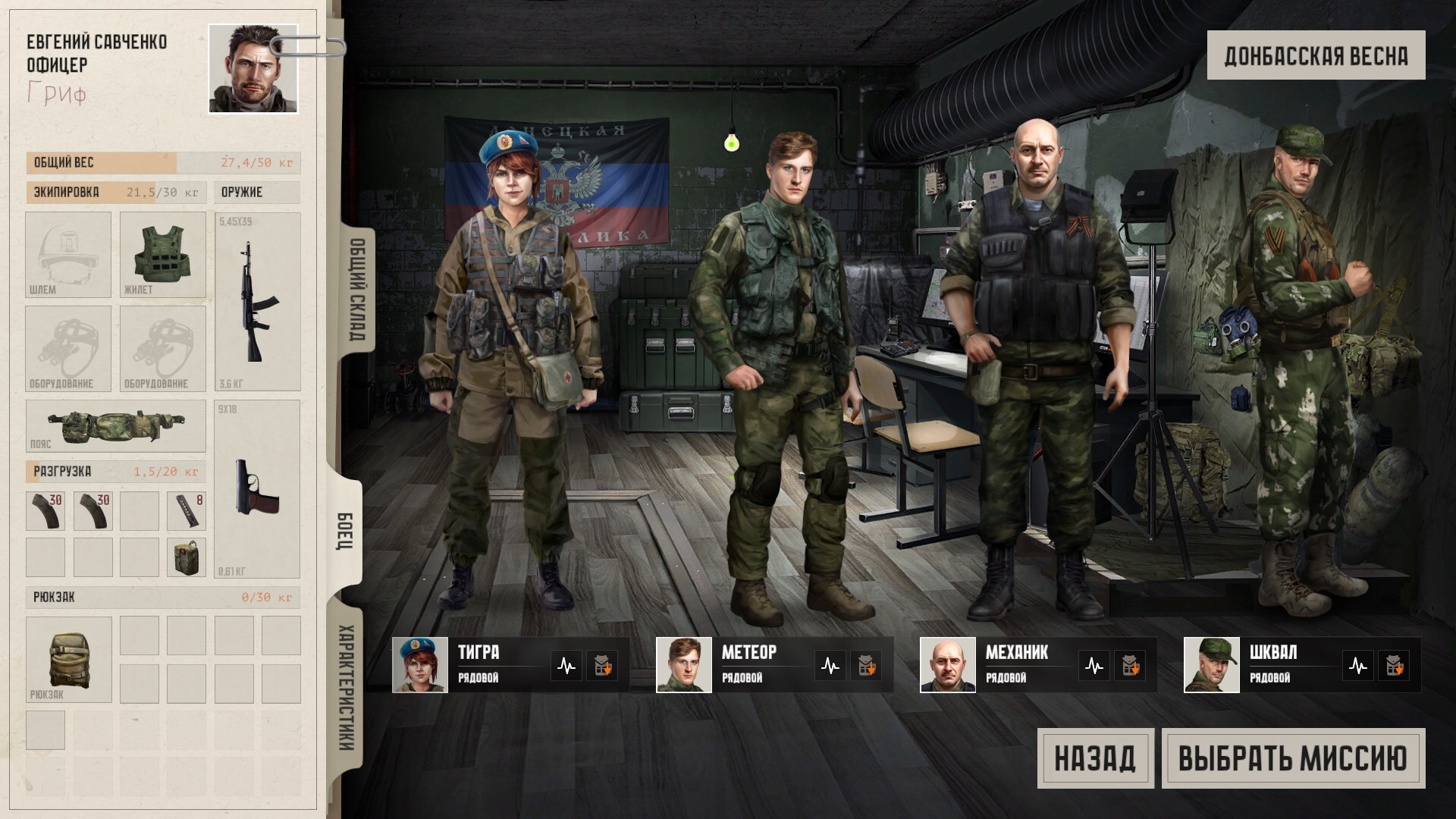Open the Донбасская весна campaign button

[1316, 55]
